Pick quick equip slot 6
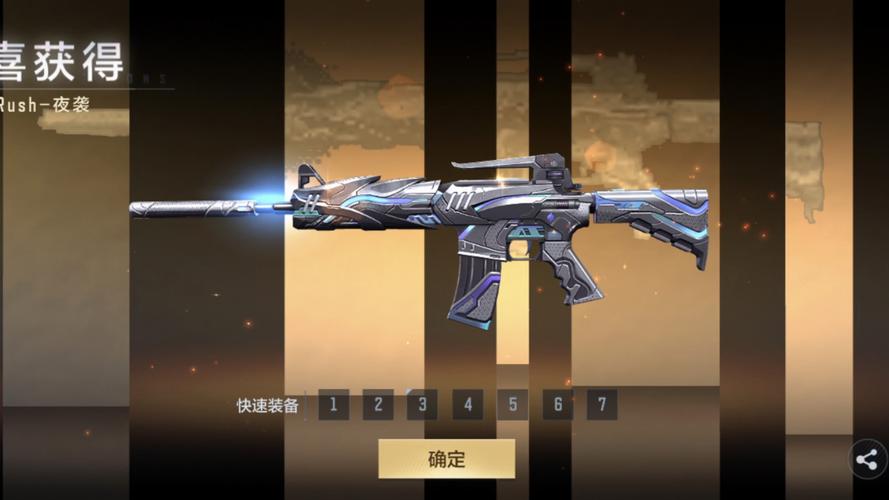The image size is (889, 500). pos(557,405)
